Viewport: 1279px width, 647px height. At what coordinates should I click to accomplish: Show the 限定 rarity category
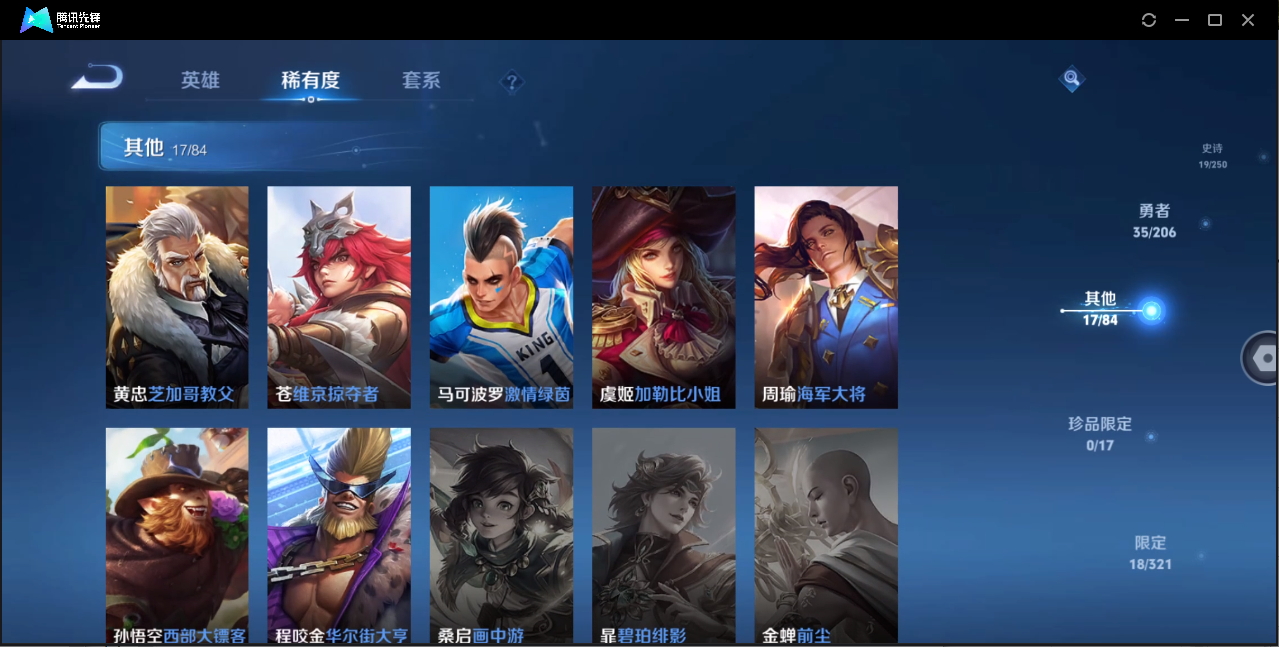[1150, 552]
